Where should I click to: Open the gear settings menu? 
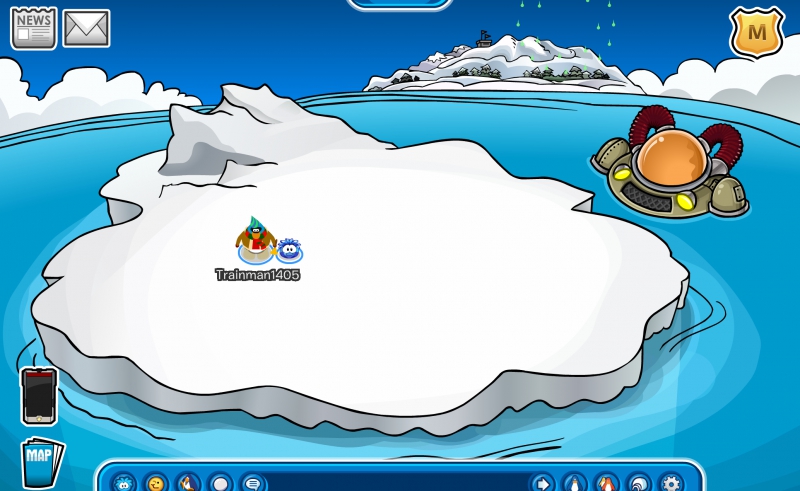pyautogui.click(x=671, y=483)
